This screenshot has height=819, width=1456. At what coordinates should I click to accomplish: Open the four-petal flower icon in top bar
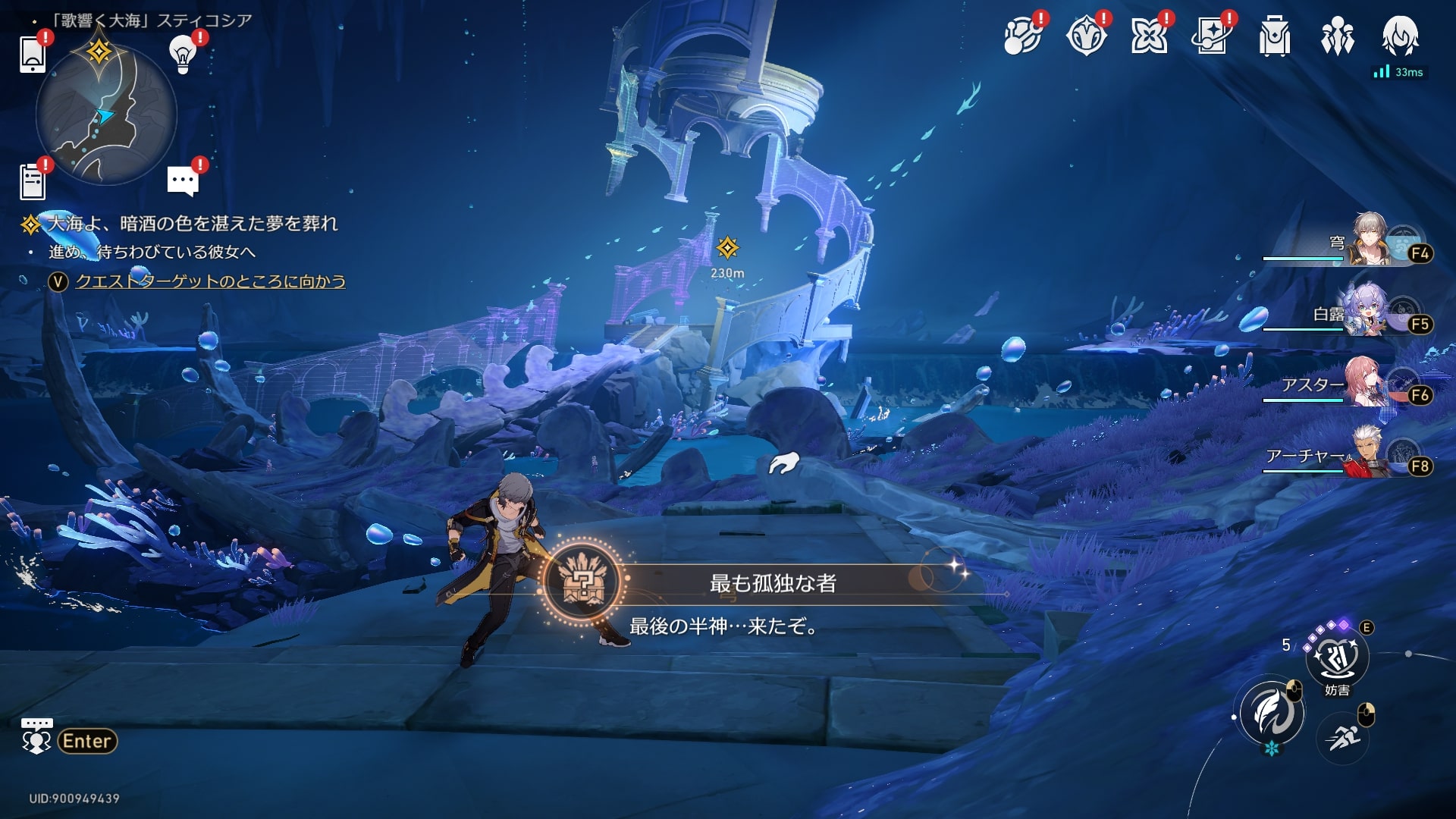1148,36
